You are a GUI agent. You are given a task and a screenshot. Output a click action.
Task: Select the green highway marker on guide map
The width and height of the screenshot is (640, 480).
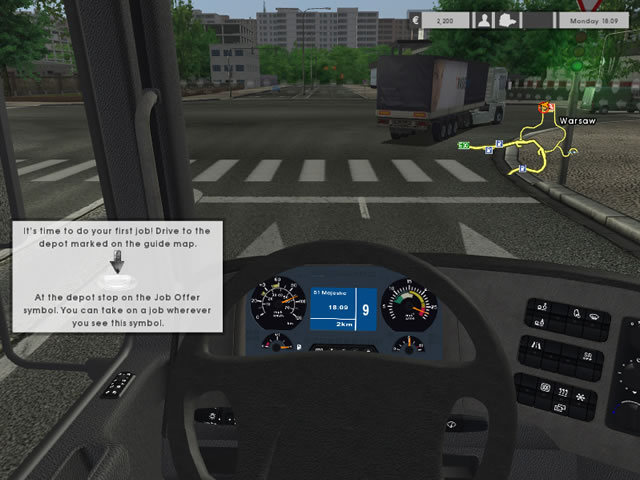coord(463,146)
